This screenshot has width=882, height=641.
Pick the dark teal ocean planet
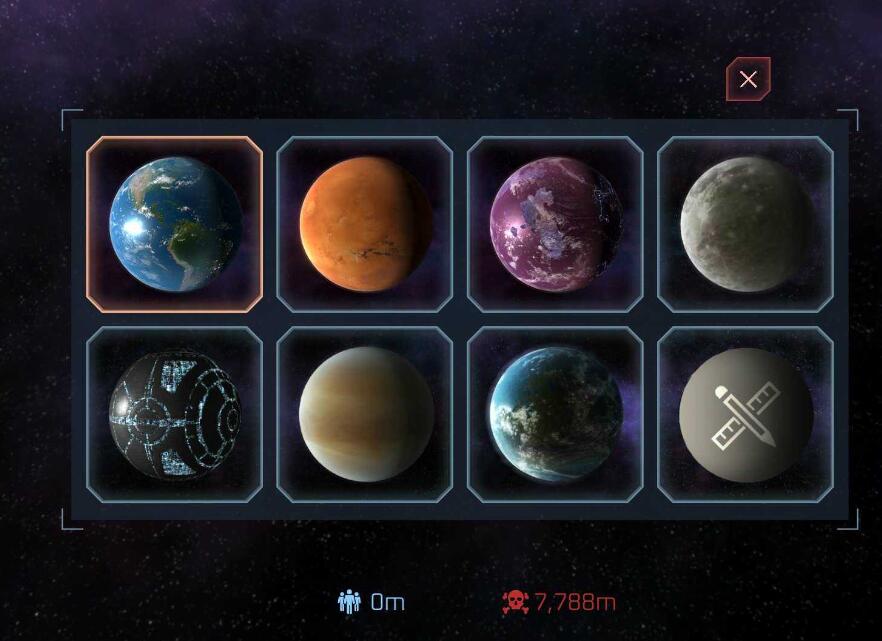point(555,414)
